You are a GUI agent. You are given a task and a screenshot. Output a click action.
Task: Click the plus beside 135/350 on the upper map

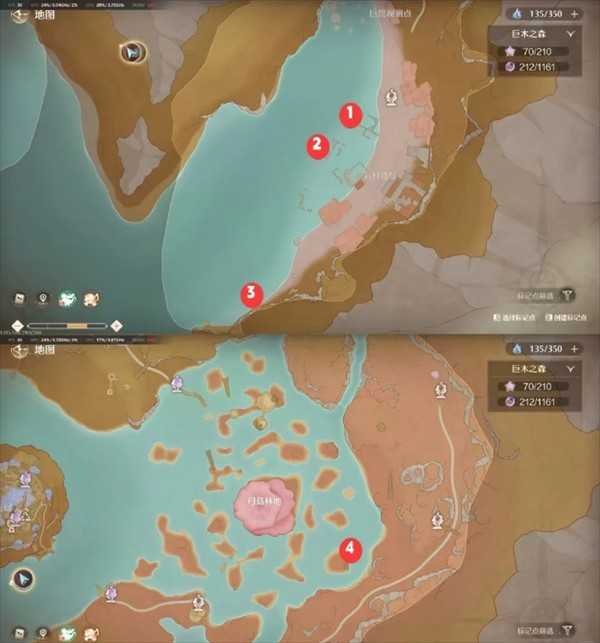575,14
